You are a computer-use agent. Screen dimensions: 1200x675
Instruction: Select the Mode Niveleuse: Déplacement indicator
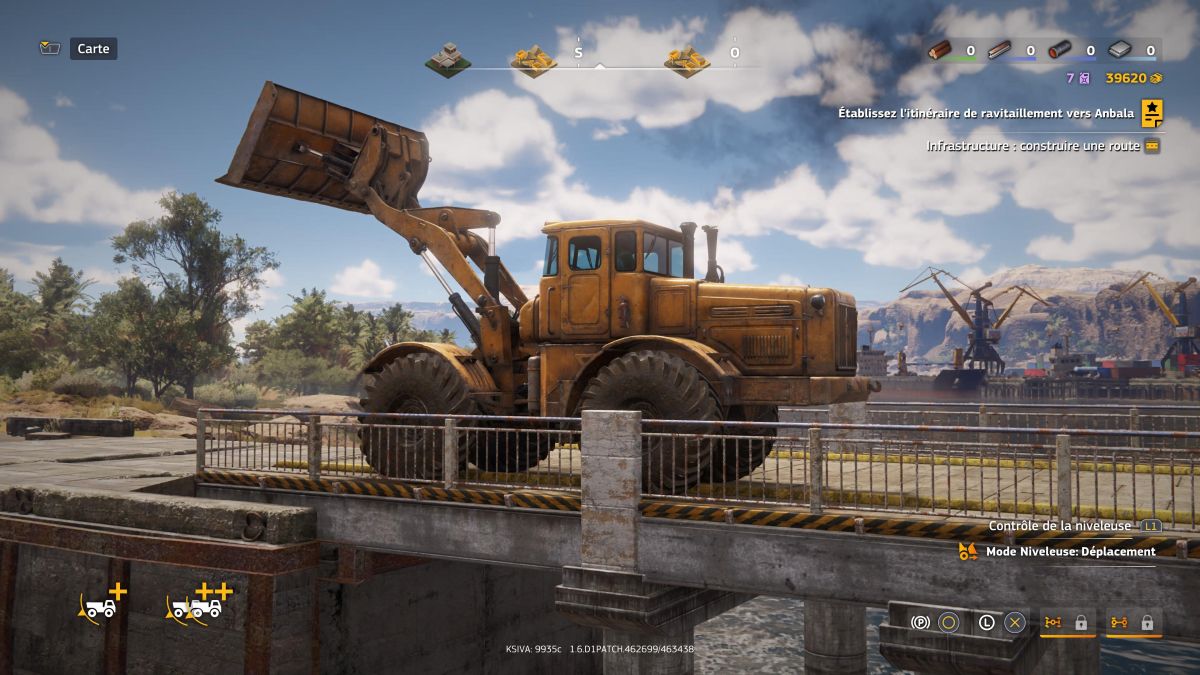click(x=1070, y=551)
